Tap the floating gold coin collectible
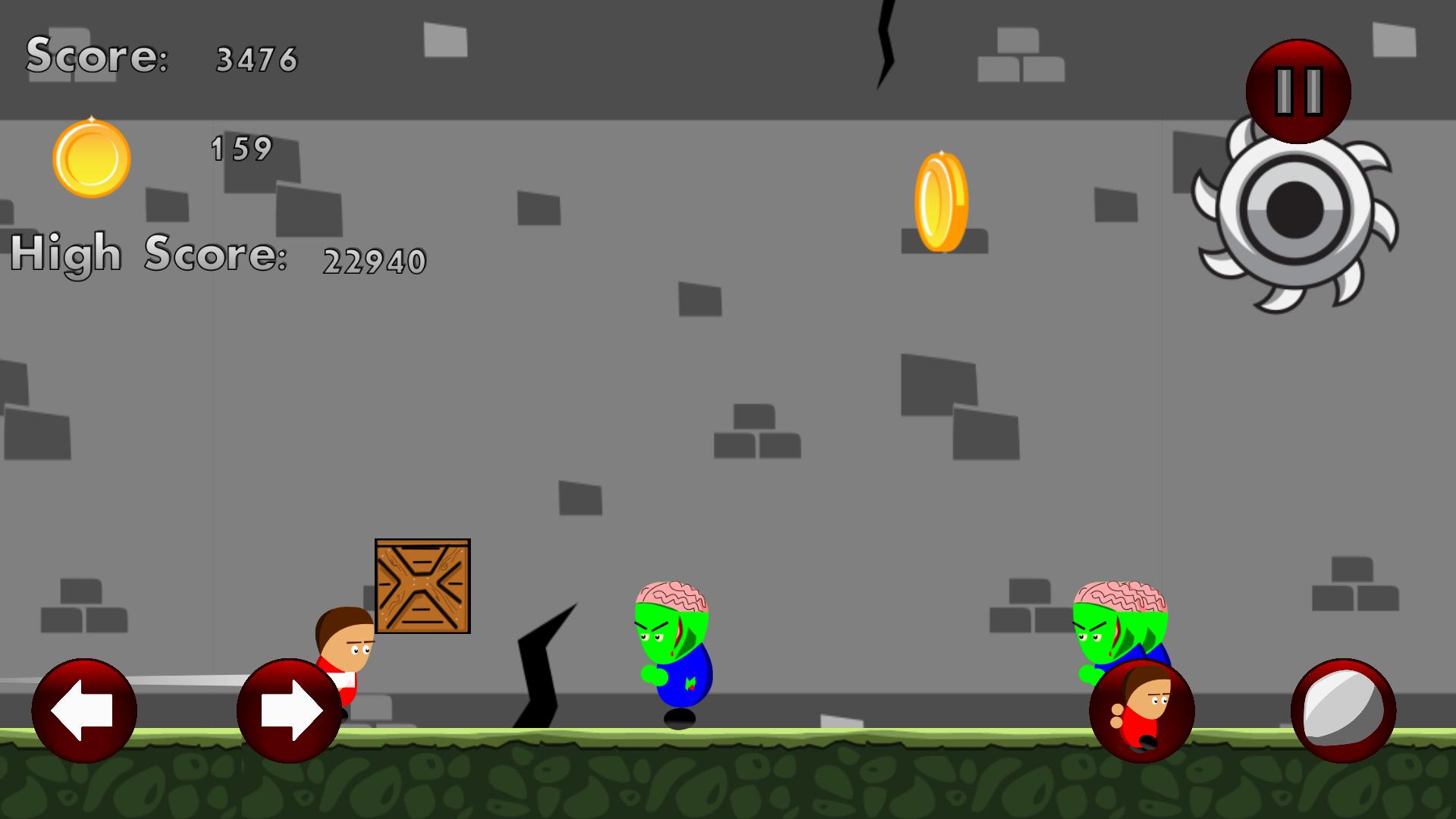The image size is (1456, 819). click(x=940, y=199)
